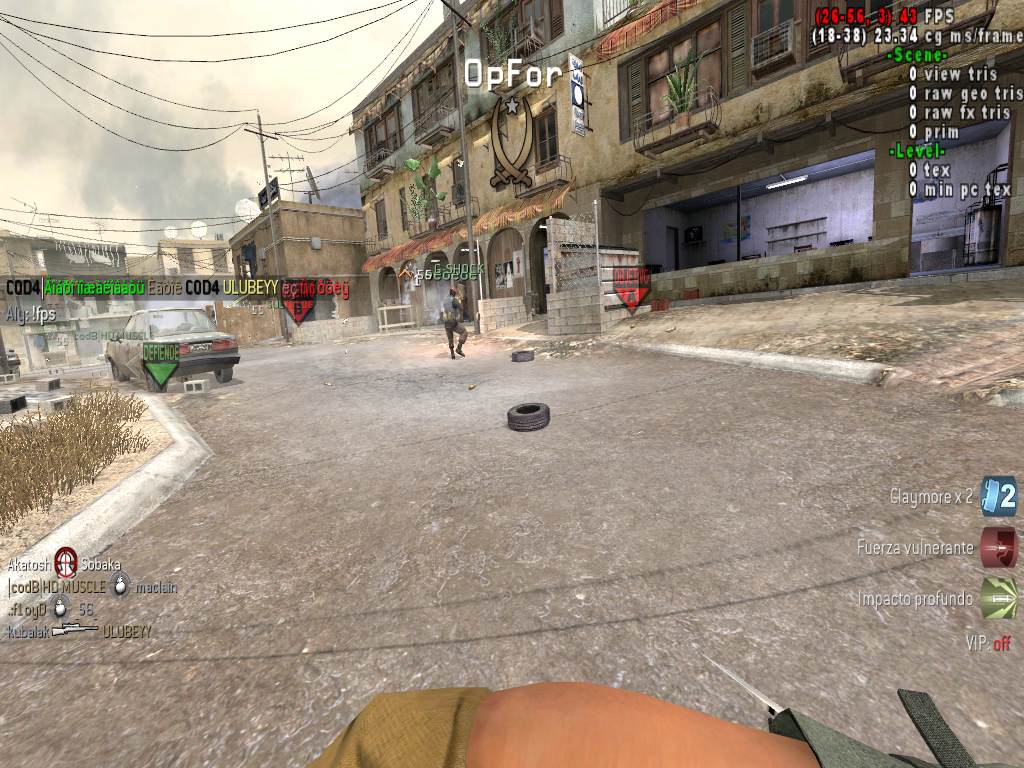Click the Fuerza vulnerante perk icon
Screen dimensions: 1024x768
point(999,547)
